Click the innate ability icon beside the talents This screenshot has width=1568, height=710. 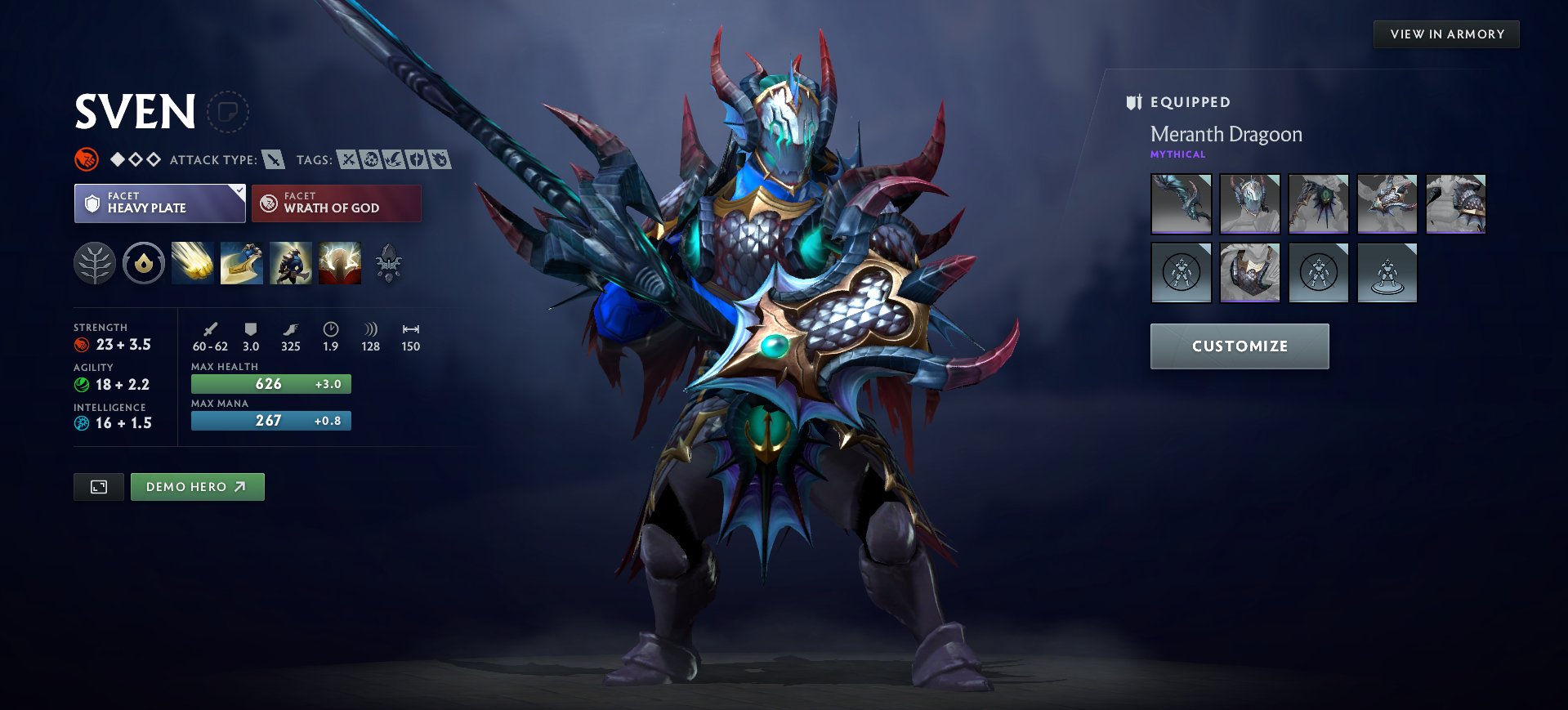point(143,262)
